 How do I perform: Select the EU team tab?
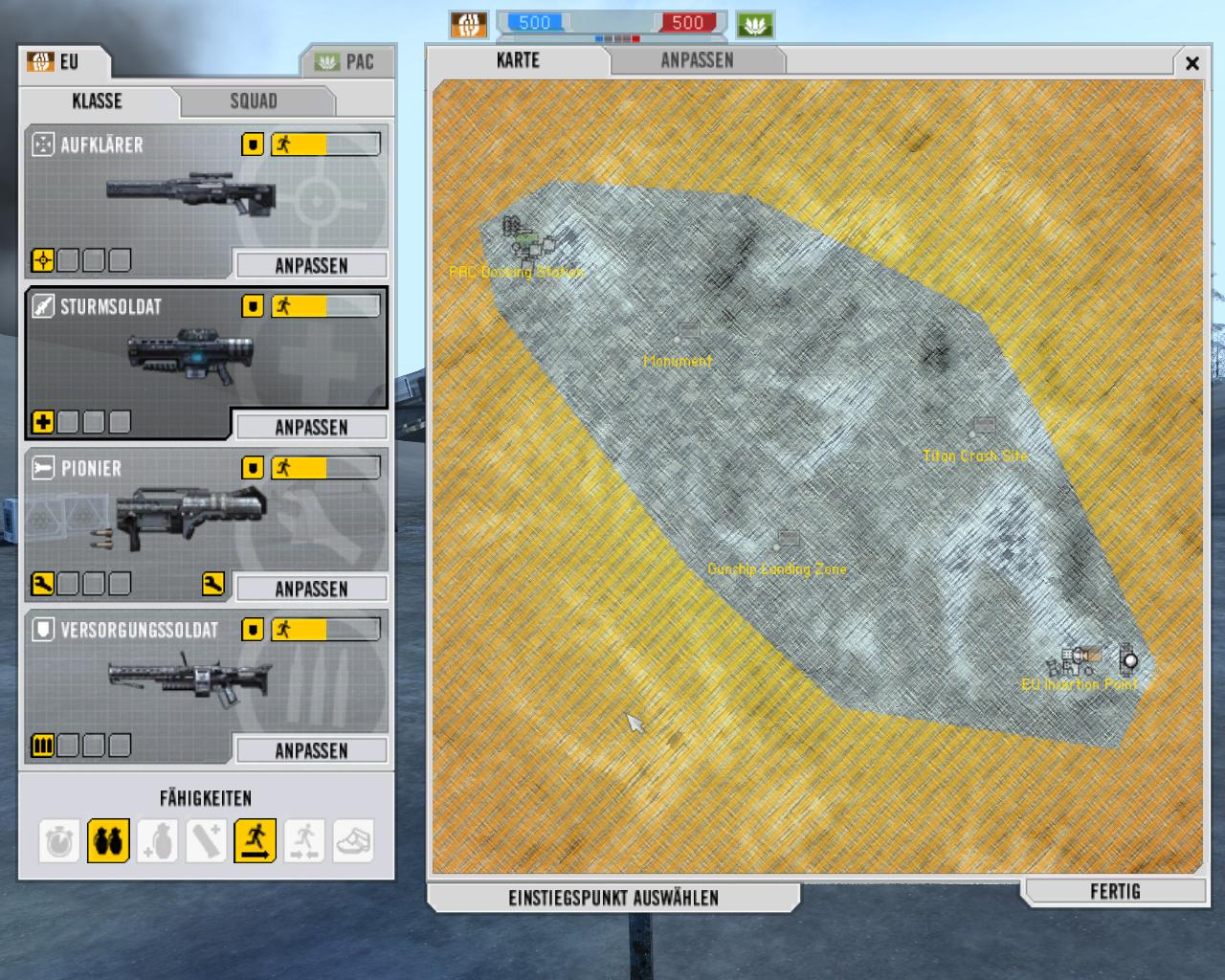pyautogui.click(x=63, y=62)
